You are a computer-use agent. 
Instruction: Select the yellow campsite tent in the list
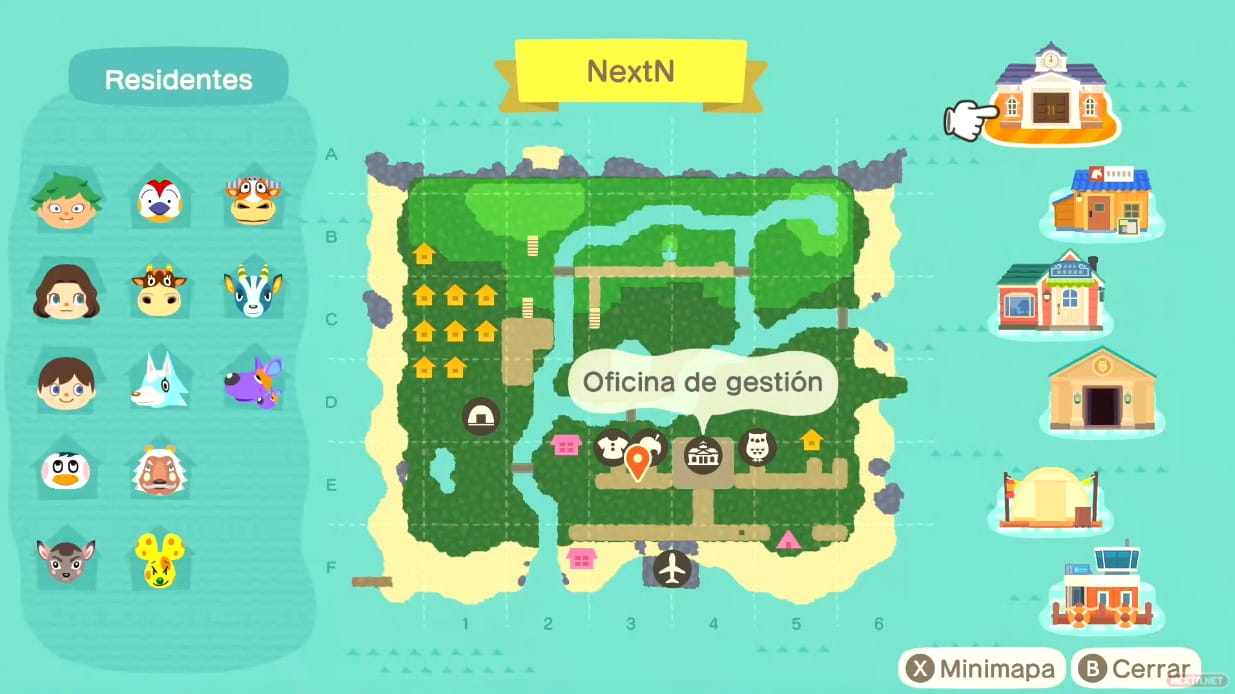tap(1050, 497)
